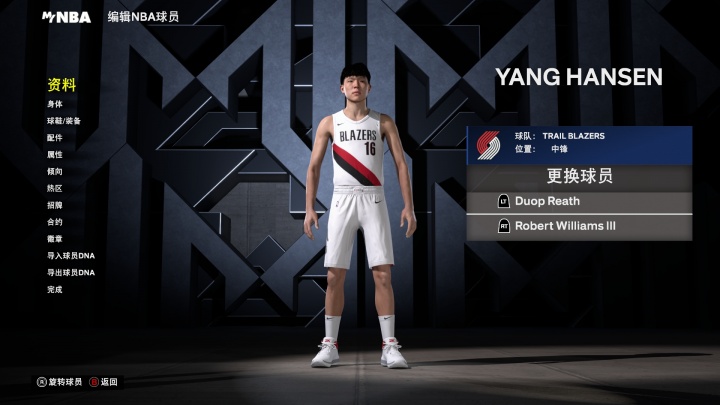Choose the 配件 menu entry

coord(54,138)
